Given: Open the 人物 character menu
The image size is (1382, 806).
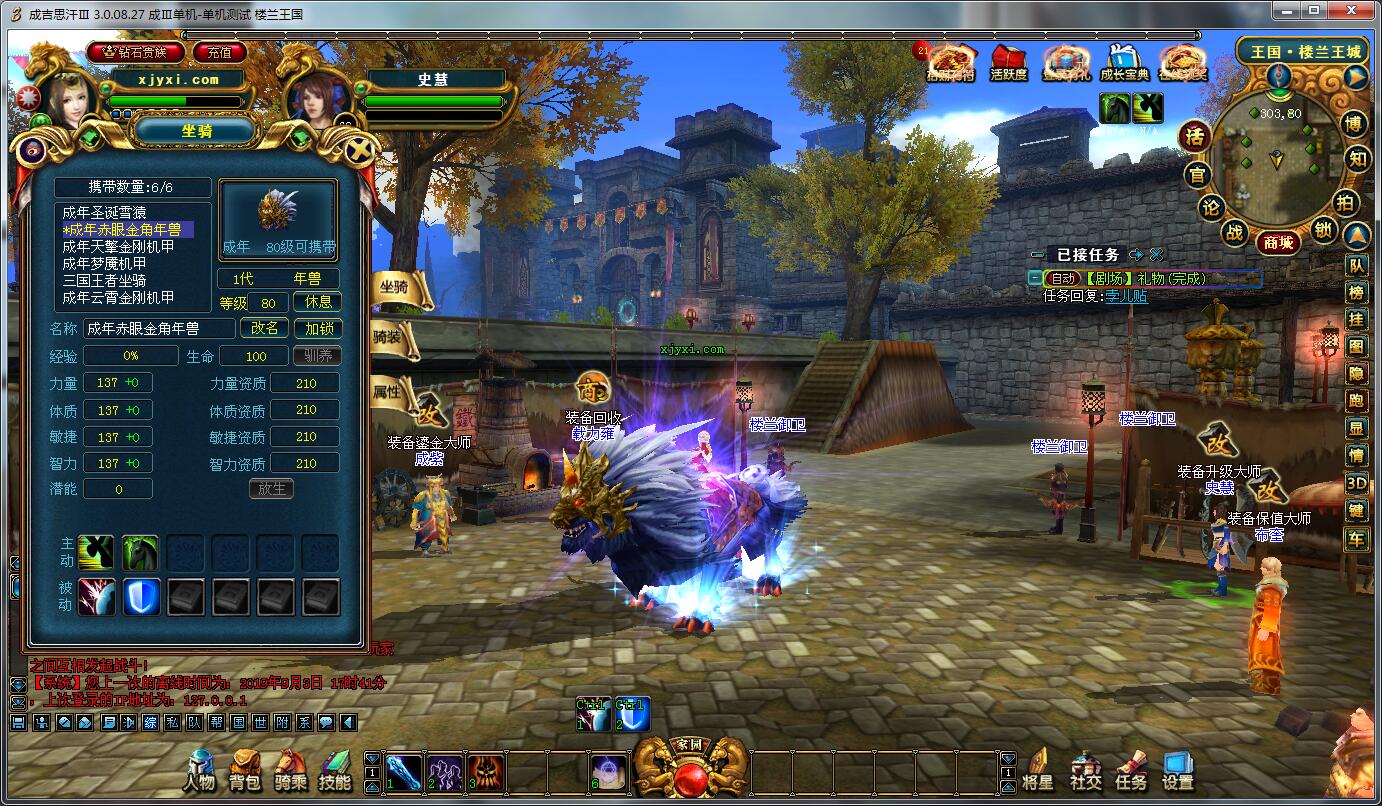Looking at the screenshot, I should pos(200,771).
